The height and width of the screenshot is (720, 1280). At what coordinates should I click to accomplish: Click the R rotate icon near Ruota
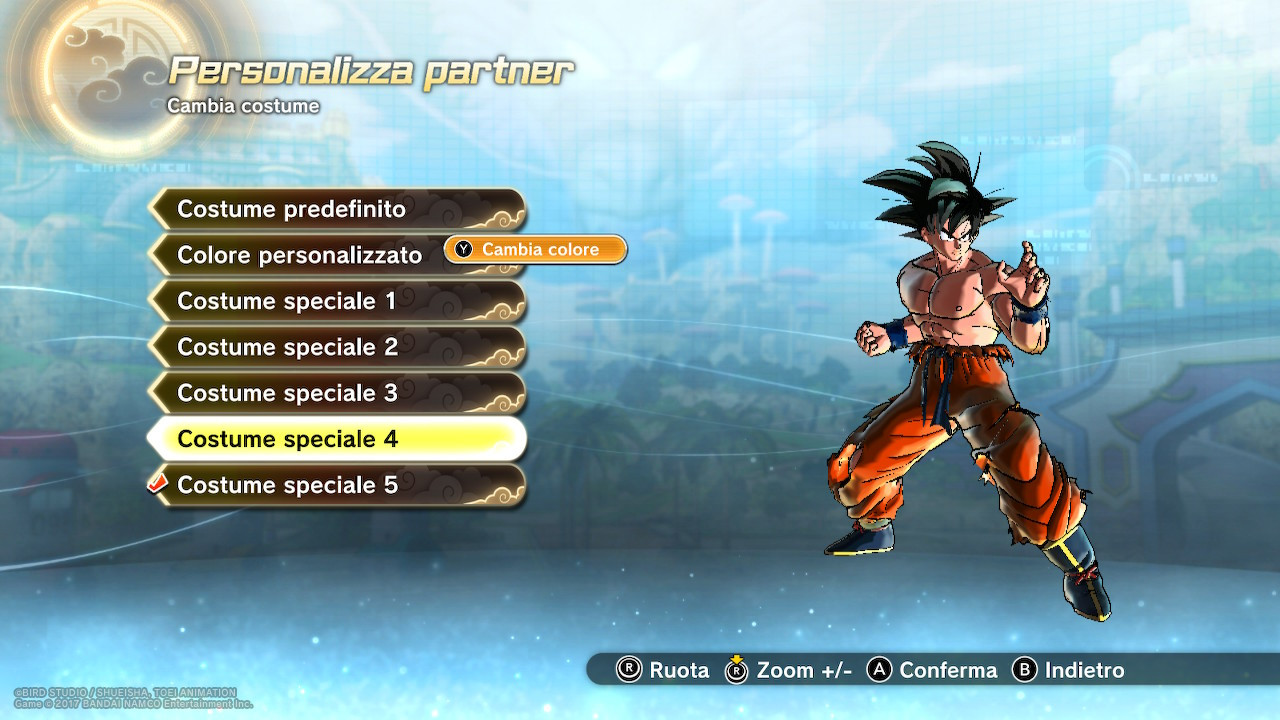(629, 671)
